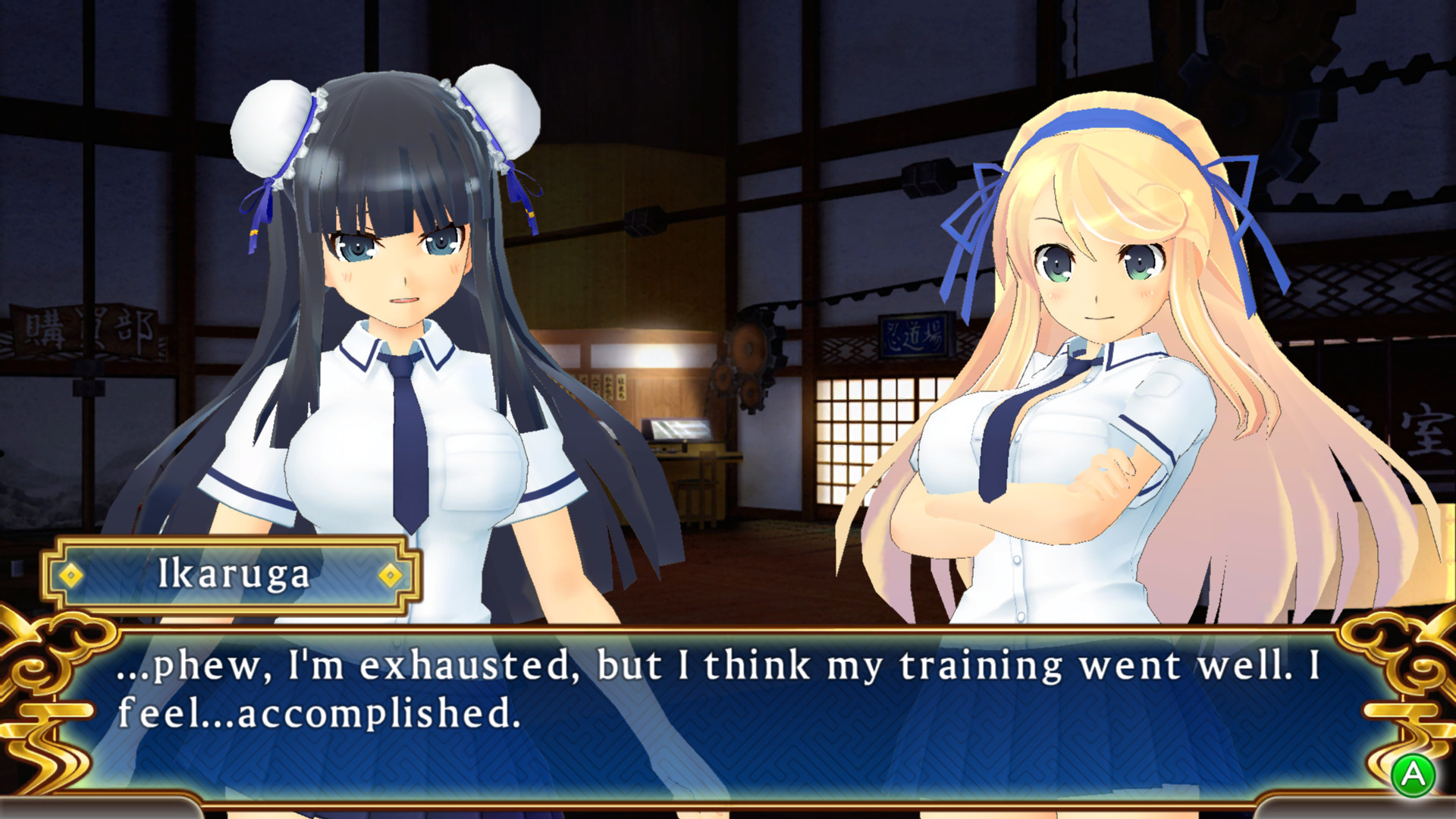This screenshot has height=819, width=1456.
Task: Click the gray tab peeking below the dialogue box
Action: (99, 811)
